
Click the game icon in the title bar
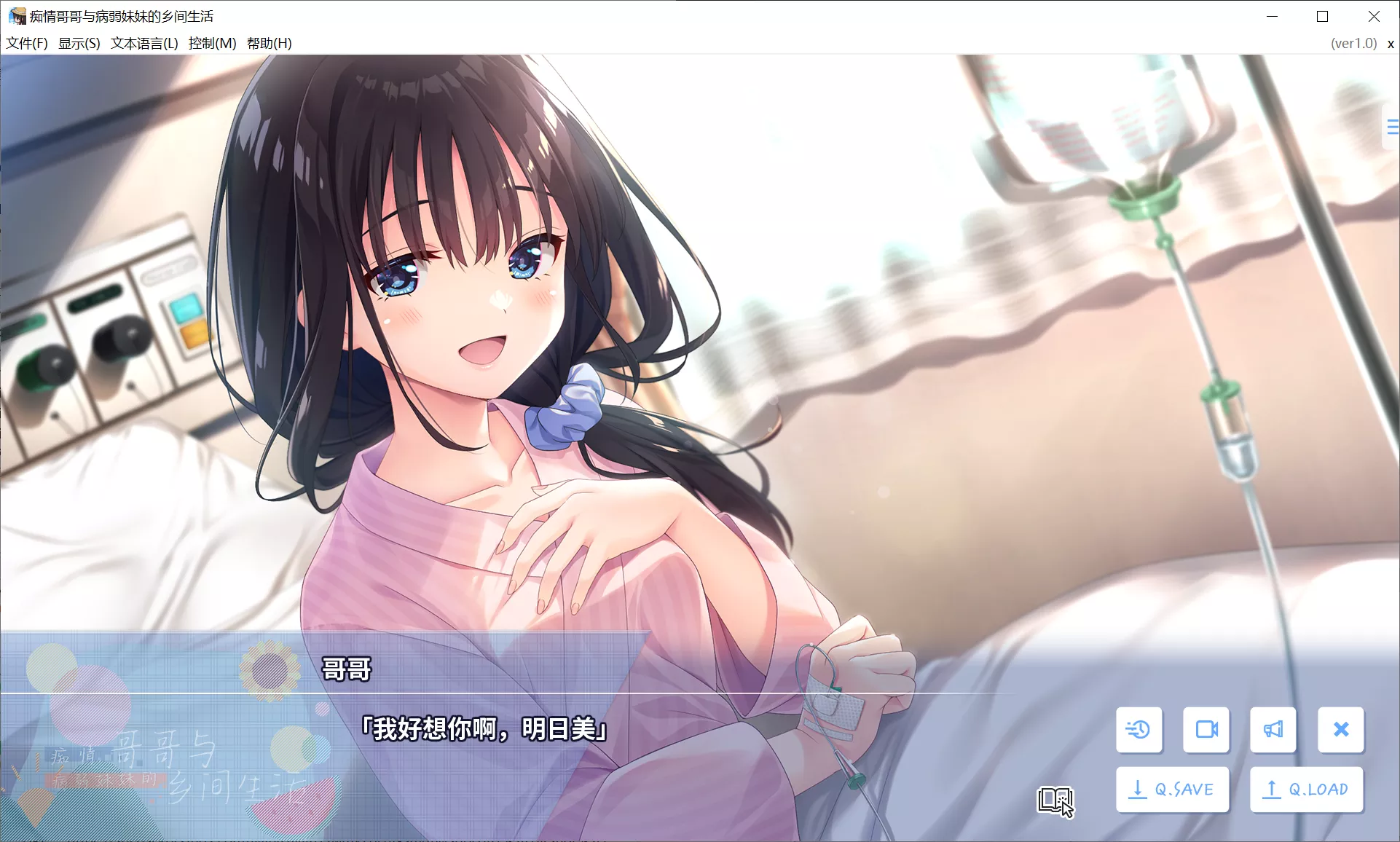click(16, 15)
